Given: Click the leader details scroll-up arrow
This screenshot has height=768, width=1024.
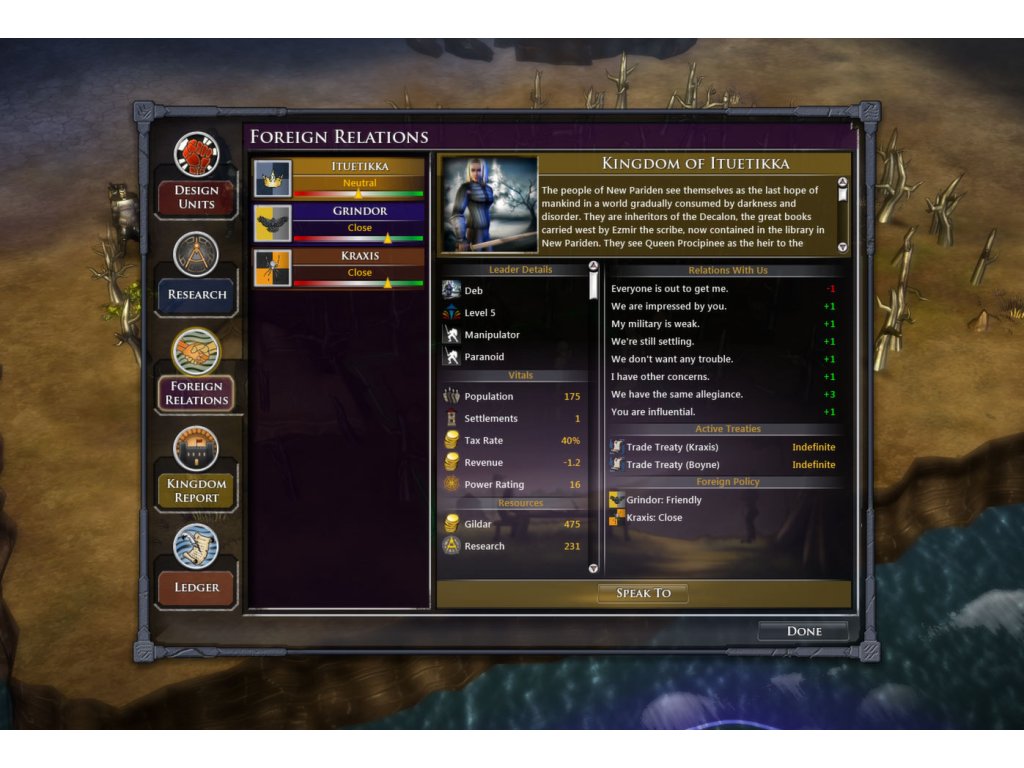Looking at the screenshot, I should click(x=593, y=267).
